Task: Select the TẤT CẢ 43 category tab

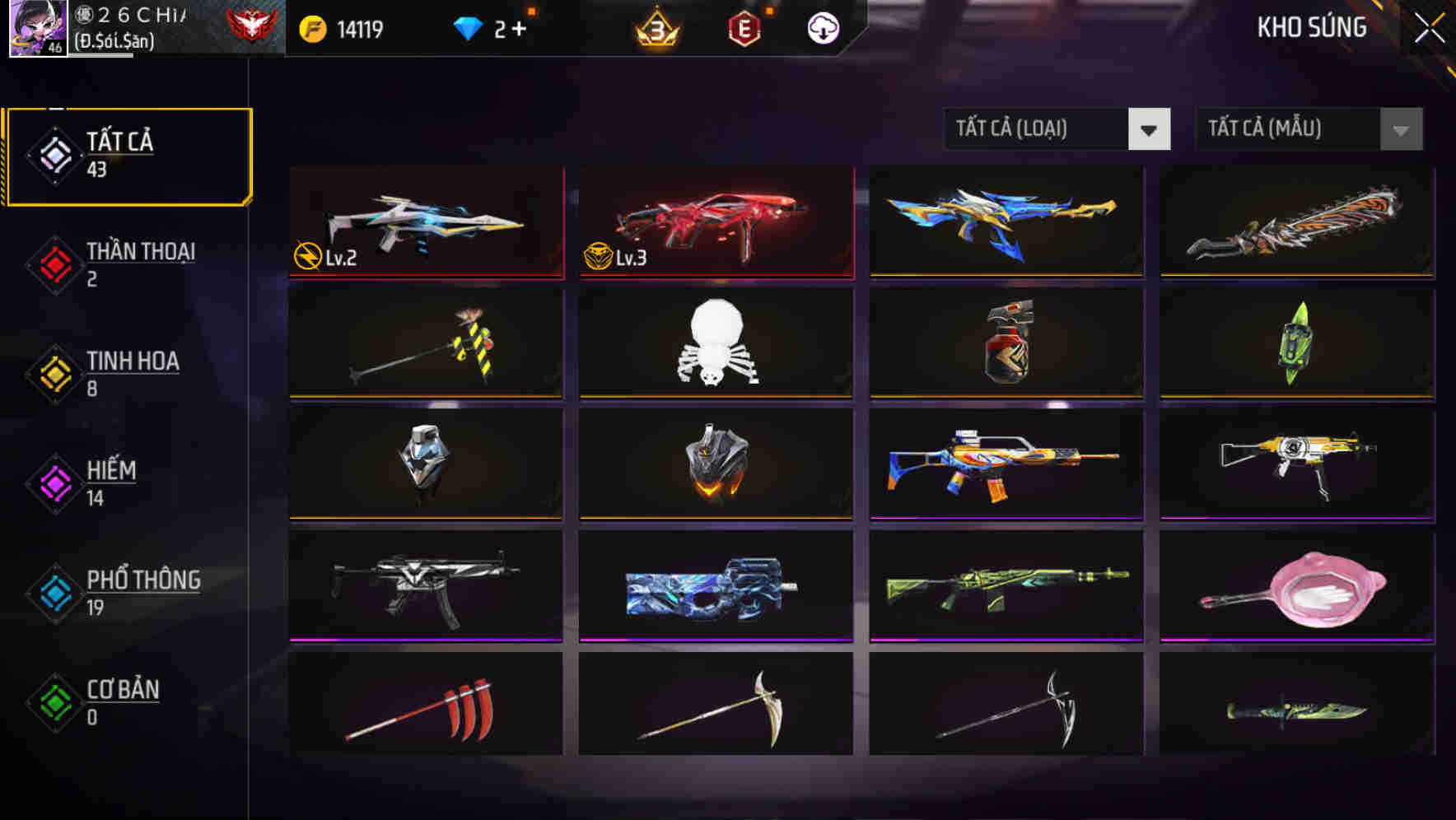Action: click(x=128, y=155)
